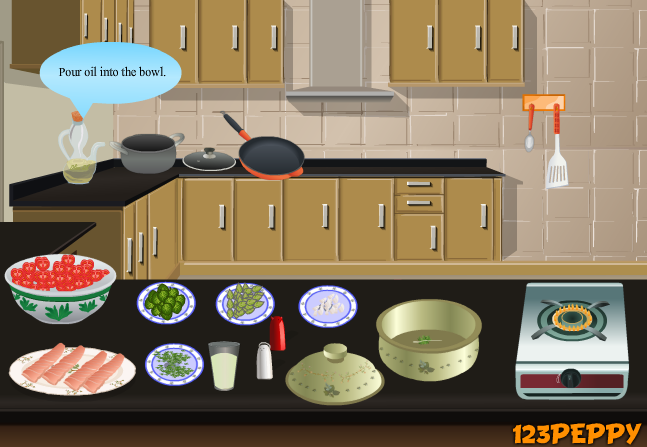Pick the plate of white garlic
The image size is (647, 447).
(327, 306)
